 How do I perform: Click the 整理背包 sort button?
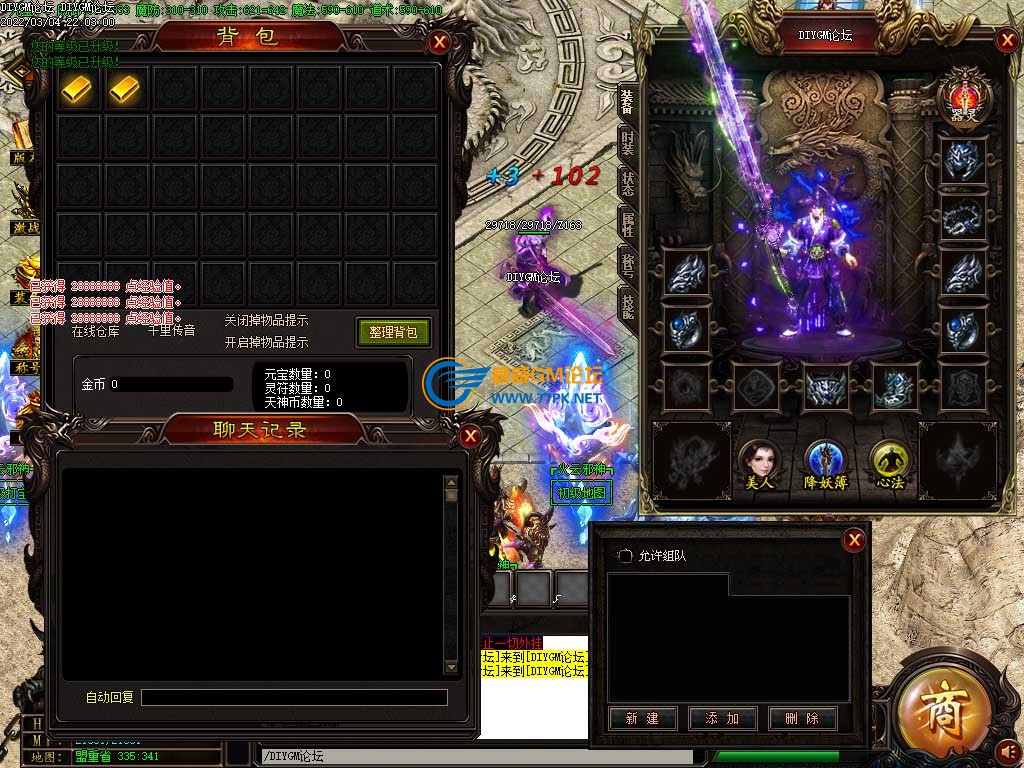click(393, 332)
